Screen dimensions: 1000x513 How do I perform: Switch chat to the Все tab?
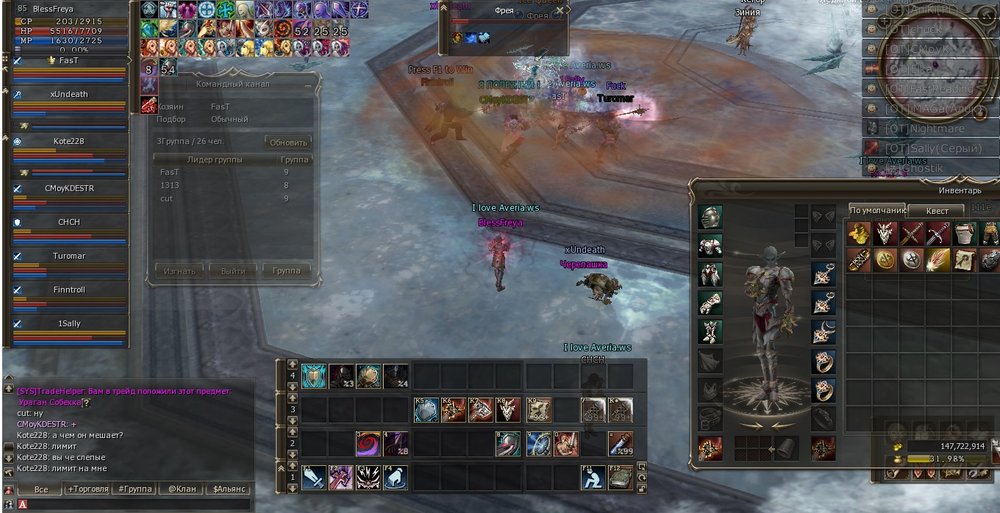pos(40,489)
